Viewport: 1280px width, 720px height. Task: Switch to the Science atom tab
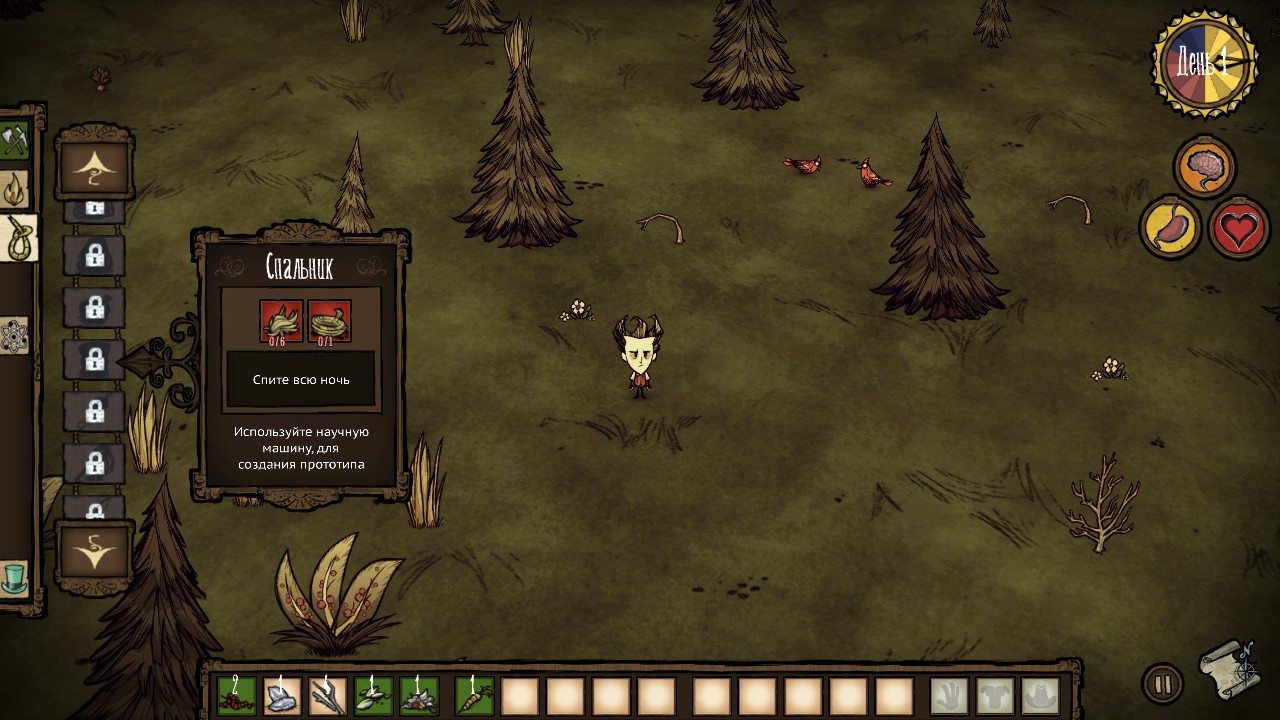[14, 336]
